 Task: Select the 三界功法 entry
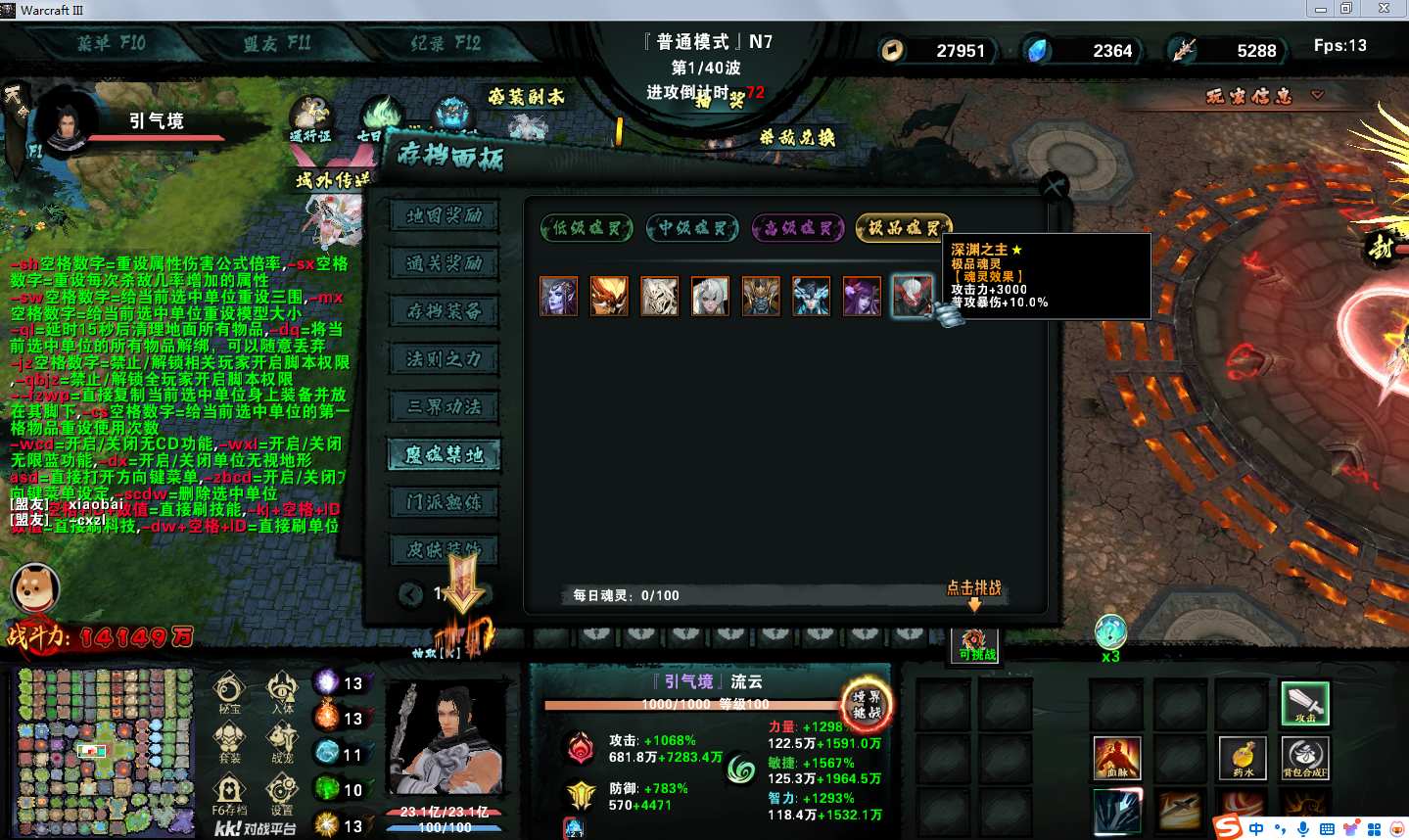coord(445,407)
